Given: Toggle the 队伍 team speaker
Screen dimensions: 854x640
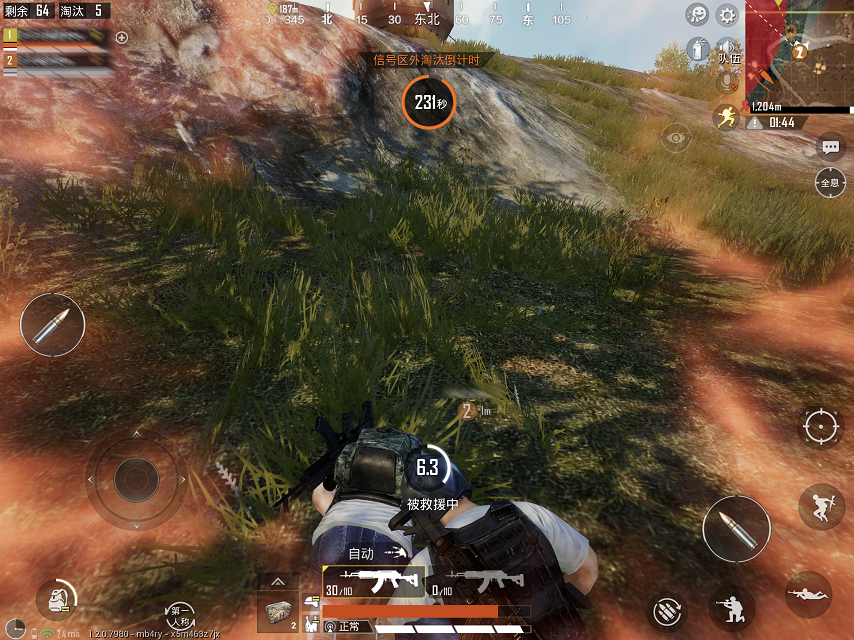Looking at the screenshot, I should click(728, 50).
